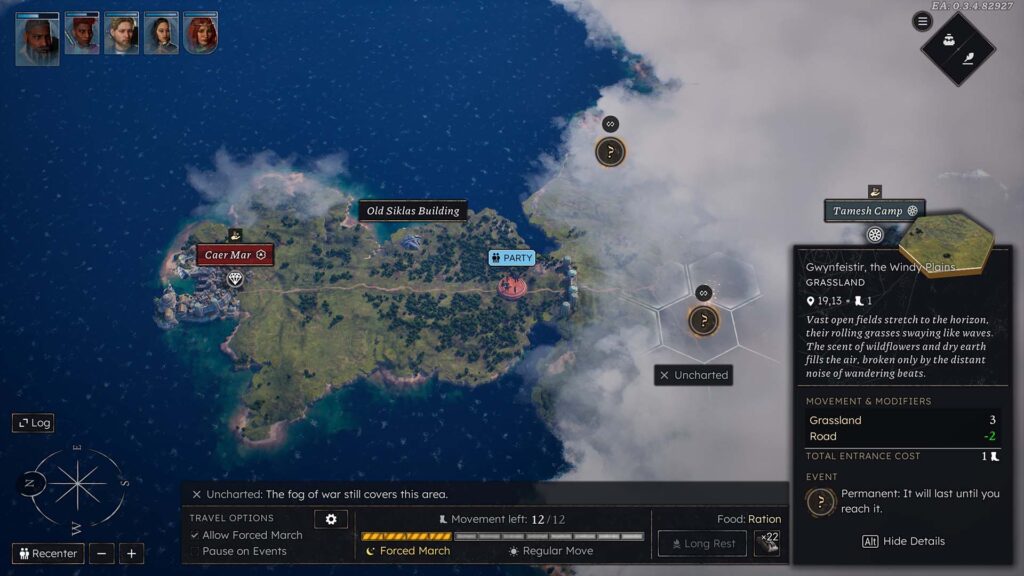1024x576 pixels.
Task: Open travel options gear settings
Action: coord(330,519)
